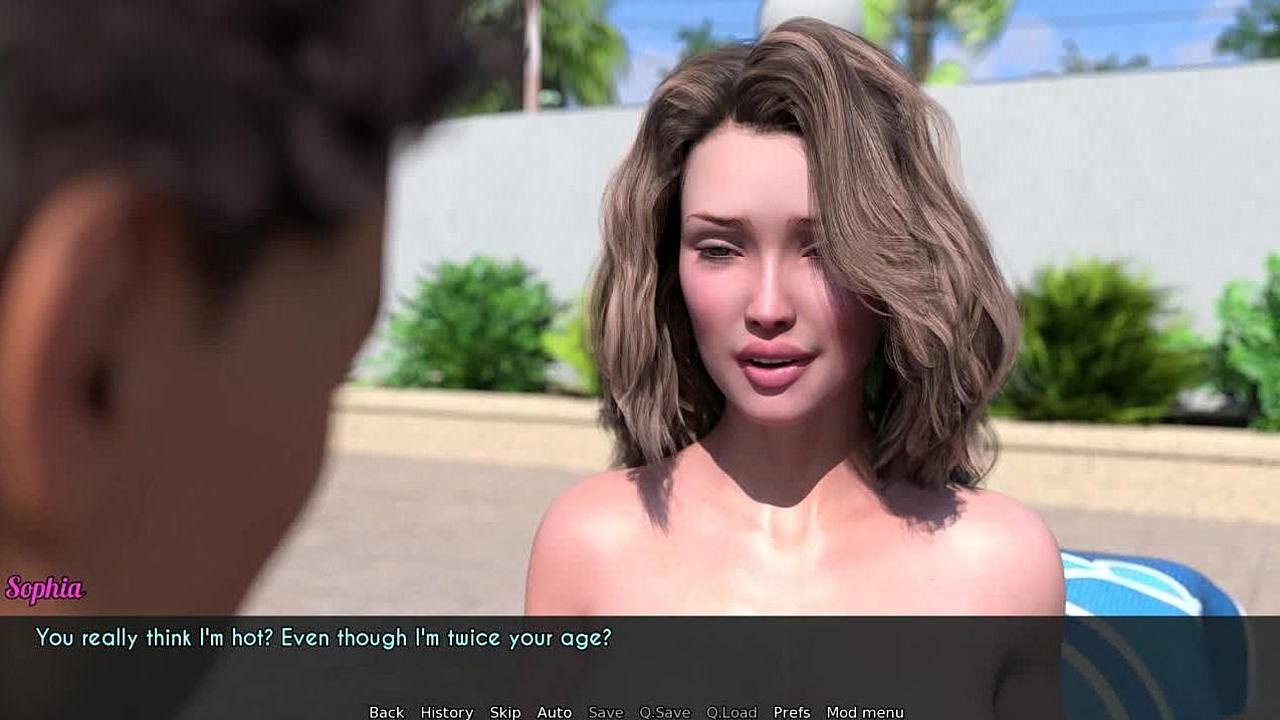
Task: Go back to the previous dialogue line
Action: pos(386,712)
